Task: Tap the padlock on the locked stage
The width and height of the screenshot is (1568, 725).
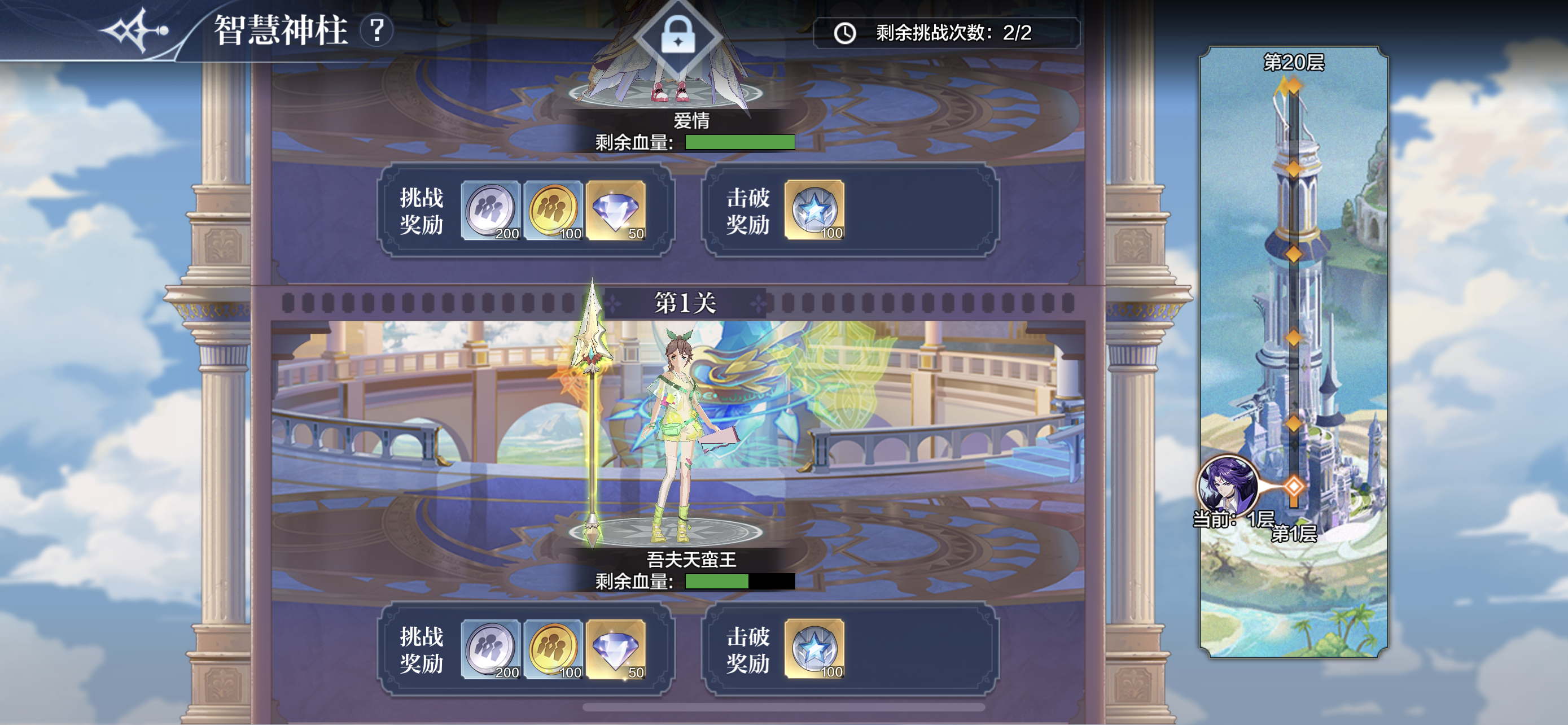Action: (x=678, y=36)
